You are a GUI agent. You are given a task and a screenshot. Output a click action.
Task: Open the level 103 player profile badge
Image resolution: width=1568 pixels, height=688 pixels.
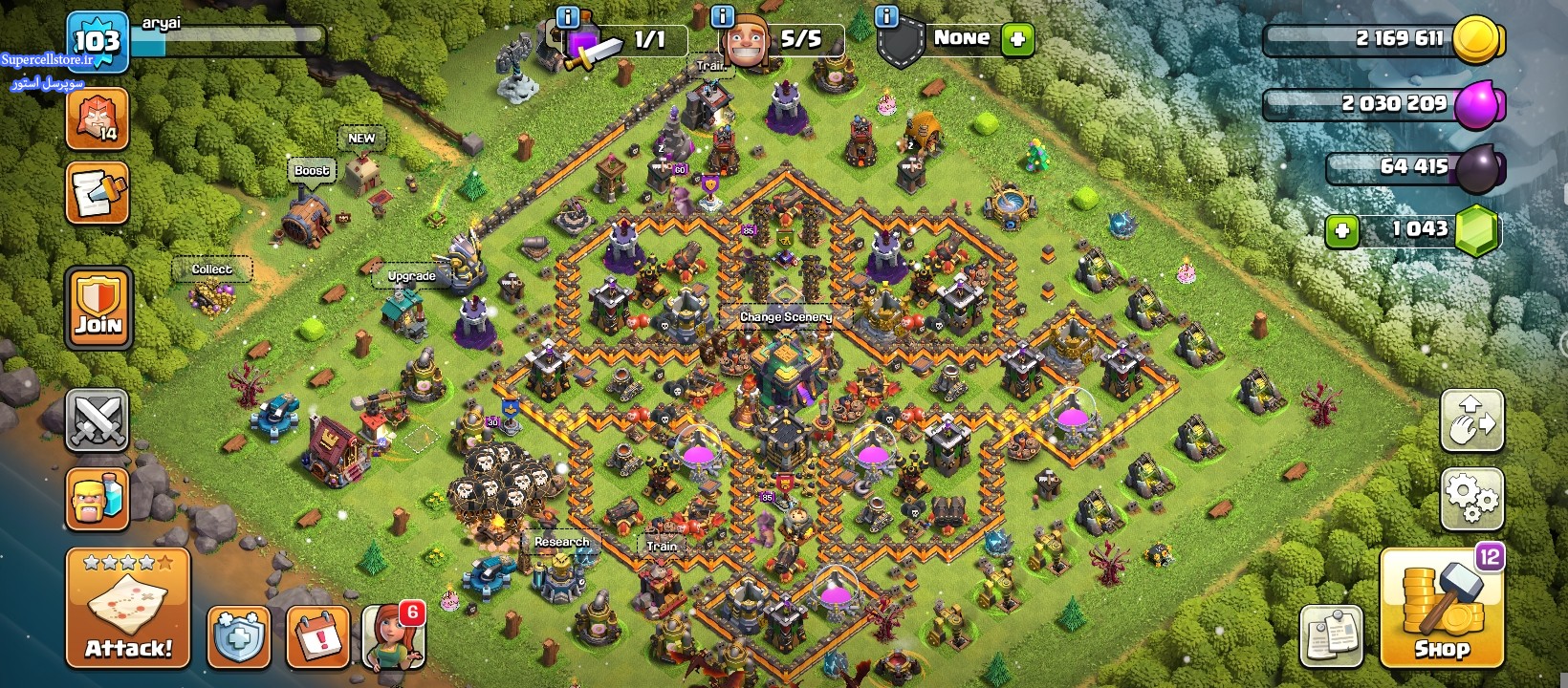pyautogui.click(x=98, y=41)
